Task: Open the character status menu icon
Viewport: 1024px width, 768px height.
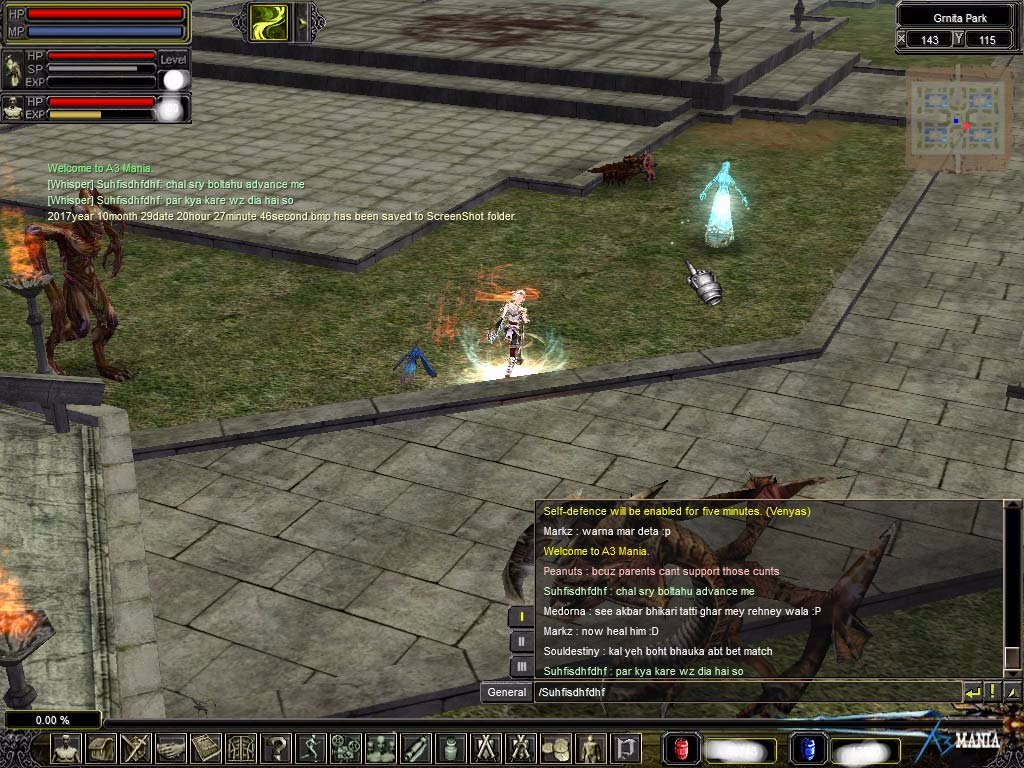Action: click(x=66, y=748)
